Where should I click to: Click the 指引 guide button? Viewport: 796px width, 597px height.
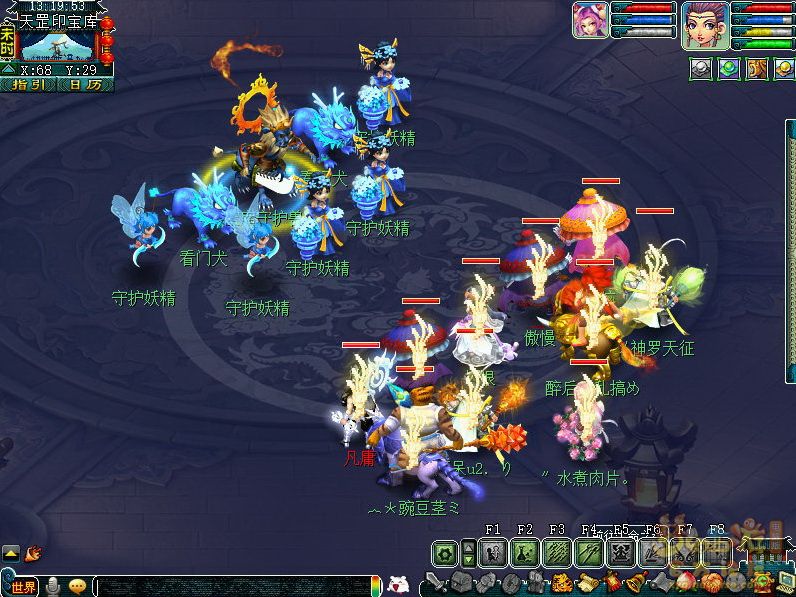click(29, 85)
